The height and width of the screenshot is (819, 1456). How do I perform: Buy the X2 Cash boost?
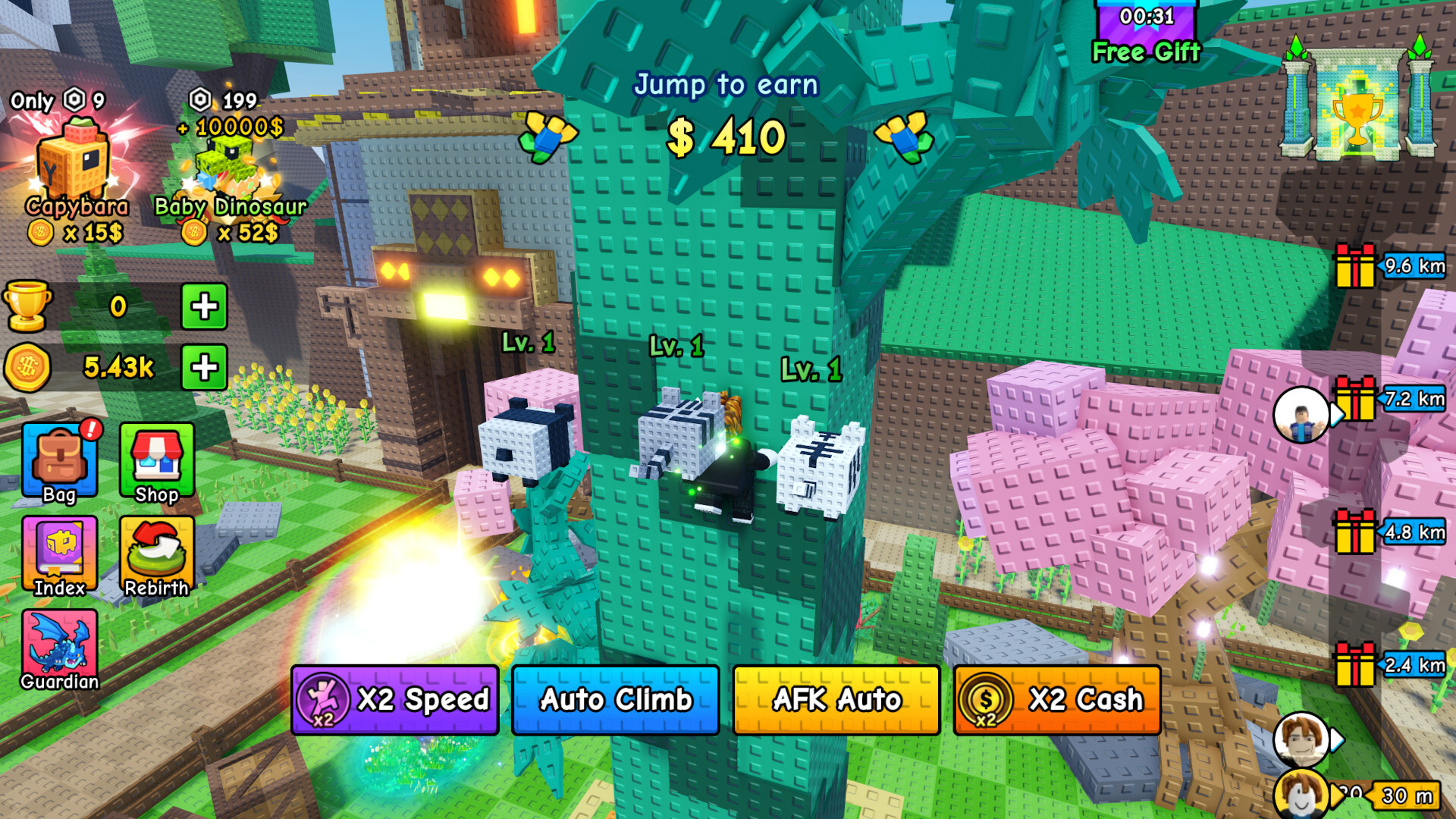coord(1057,699)
